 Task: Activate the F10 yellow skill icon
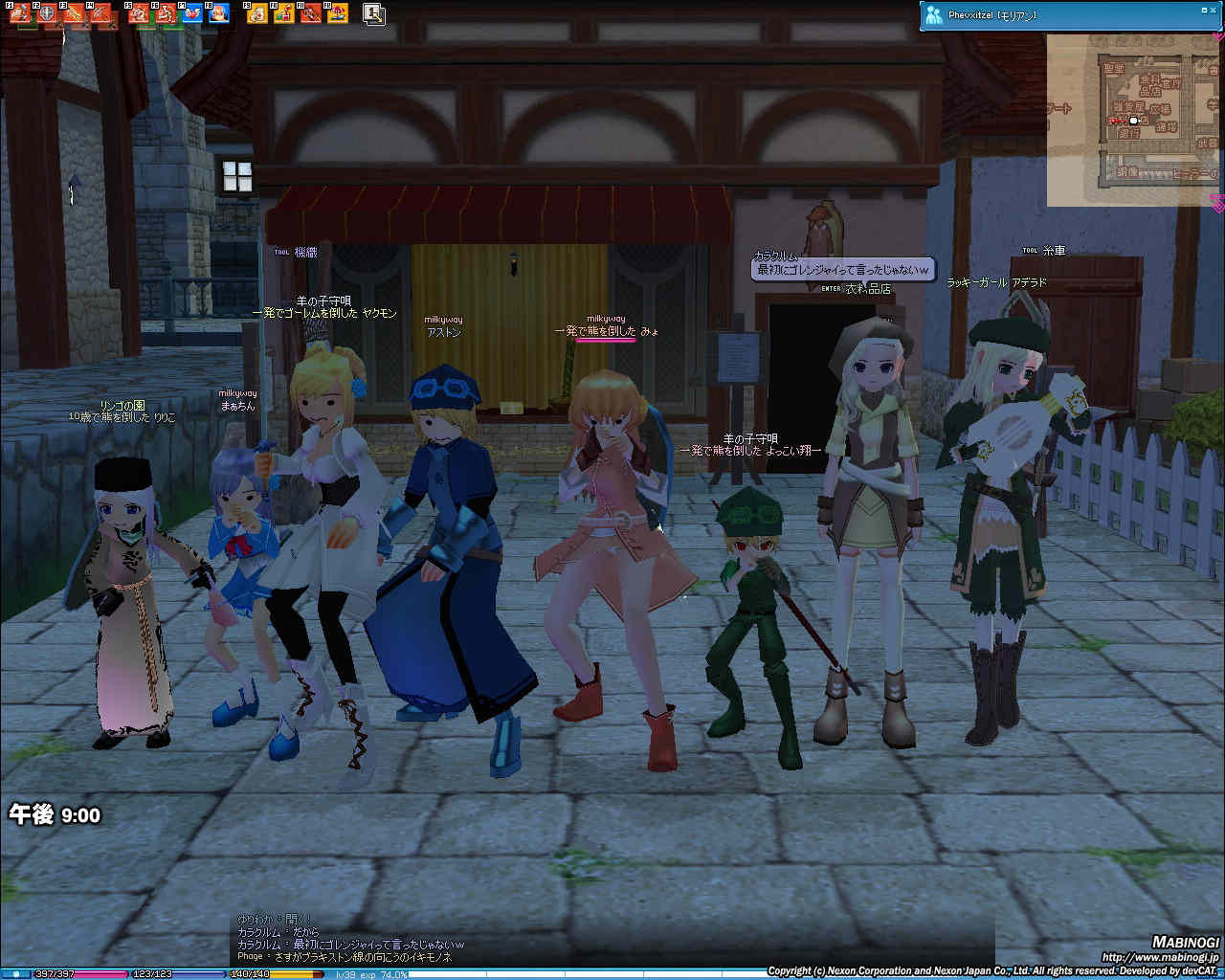tap(284, 13)
